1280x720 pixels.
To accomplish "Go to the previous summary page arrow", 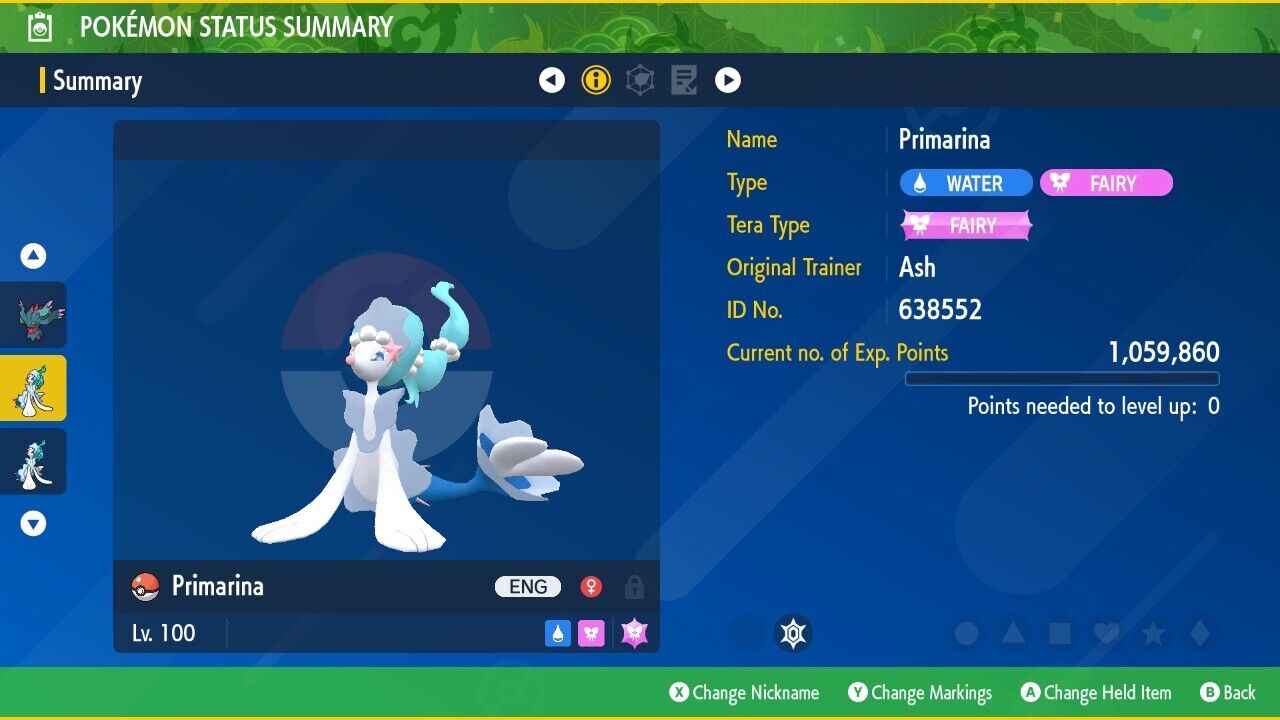I will [552, 80].
